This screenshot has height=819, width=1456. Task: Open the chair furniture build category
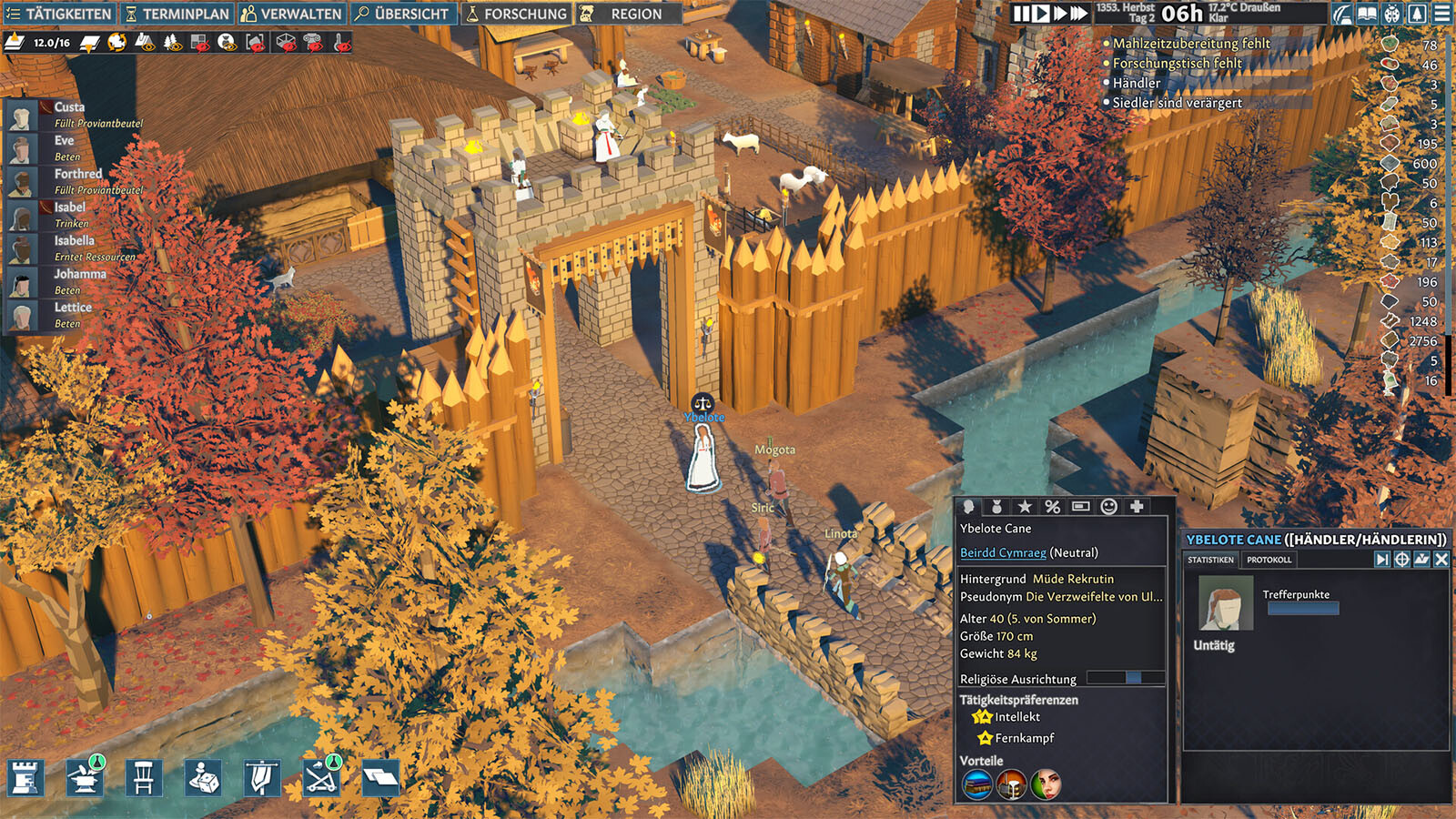click(143, 777)
